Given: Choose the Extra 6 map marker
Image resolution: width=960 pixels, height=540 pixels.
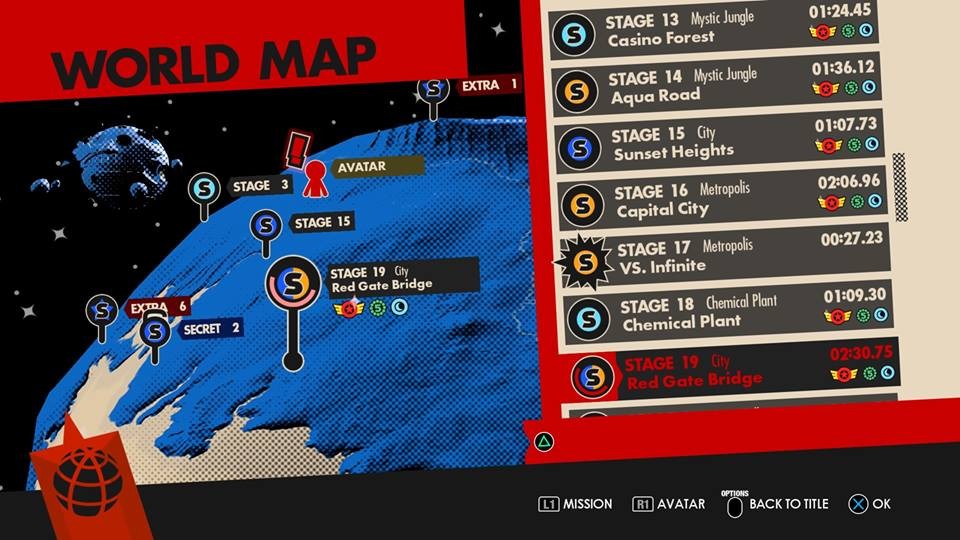Looking at the screenshot, I should point(101,311).
